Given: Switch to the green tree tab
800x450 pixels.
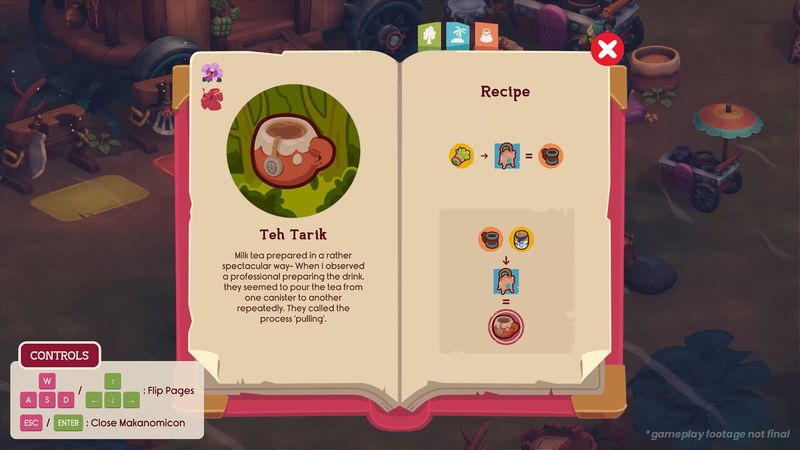Looking at the screenshot, I should pyautogui.click(x=429, y=35).
